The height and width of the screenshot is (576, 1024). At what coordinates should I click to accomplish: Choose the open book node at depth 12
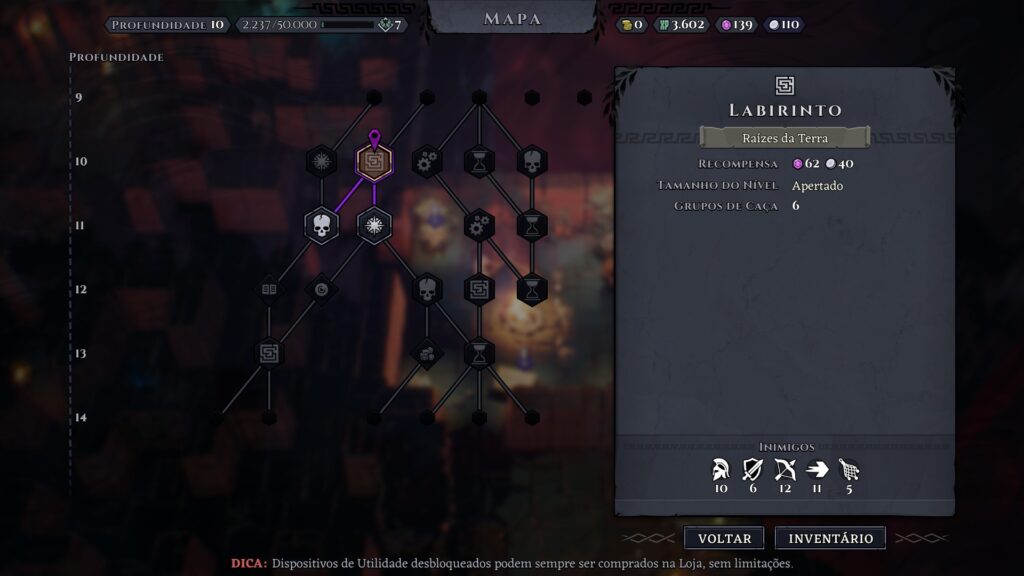[x=268, y=289]
